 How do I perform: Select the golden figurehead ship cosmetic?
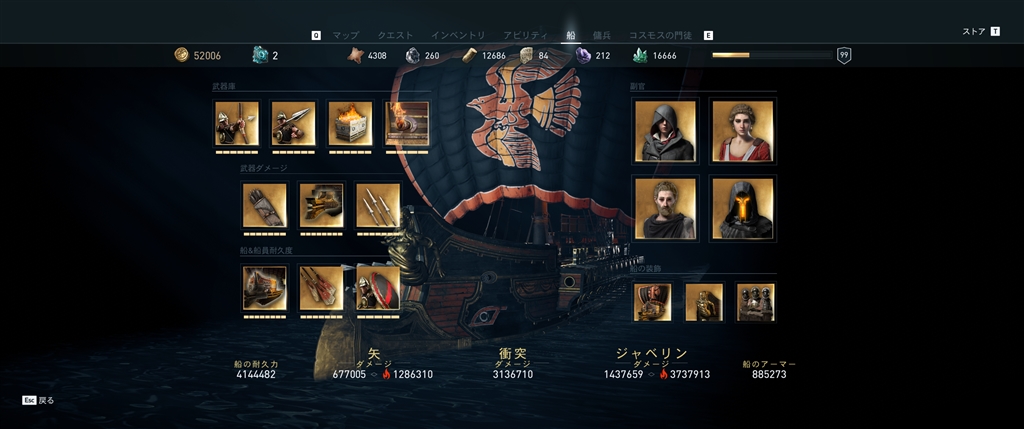704,301
